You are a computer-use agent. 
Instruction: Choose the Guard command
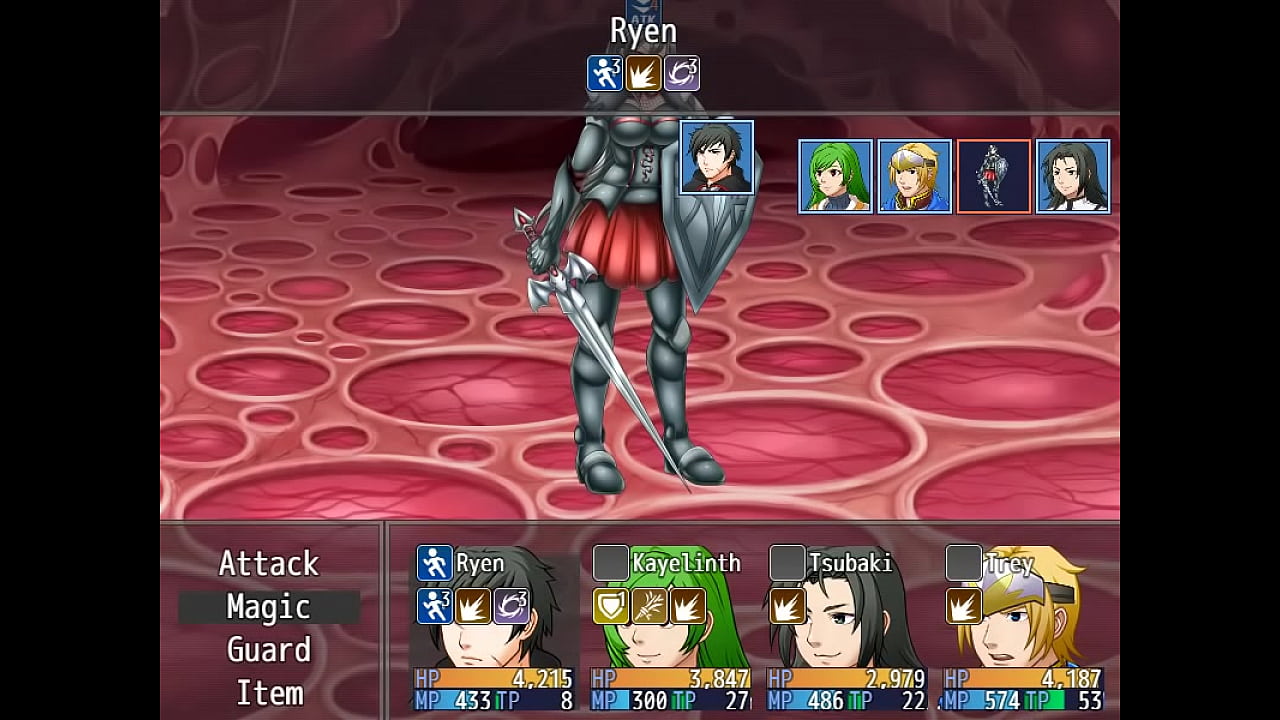click(x=268, y=650)
